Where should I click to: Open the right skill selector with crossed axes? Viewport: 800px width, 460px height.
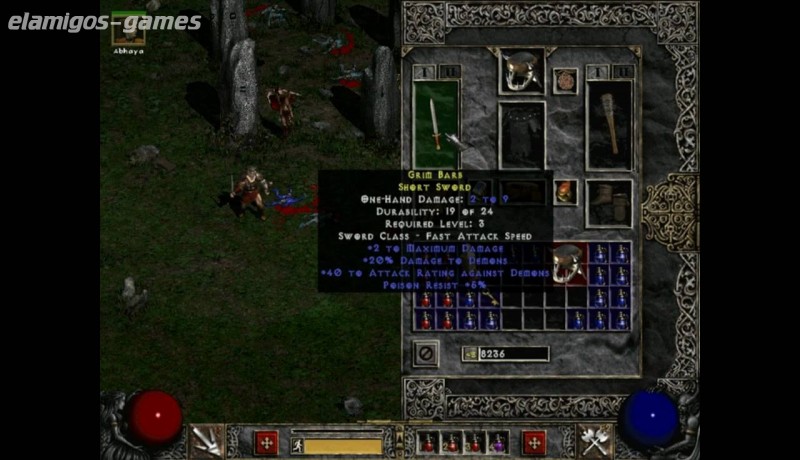(x=594, y=440)
